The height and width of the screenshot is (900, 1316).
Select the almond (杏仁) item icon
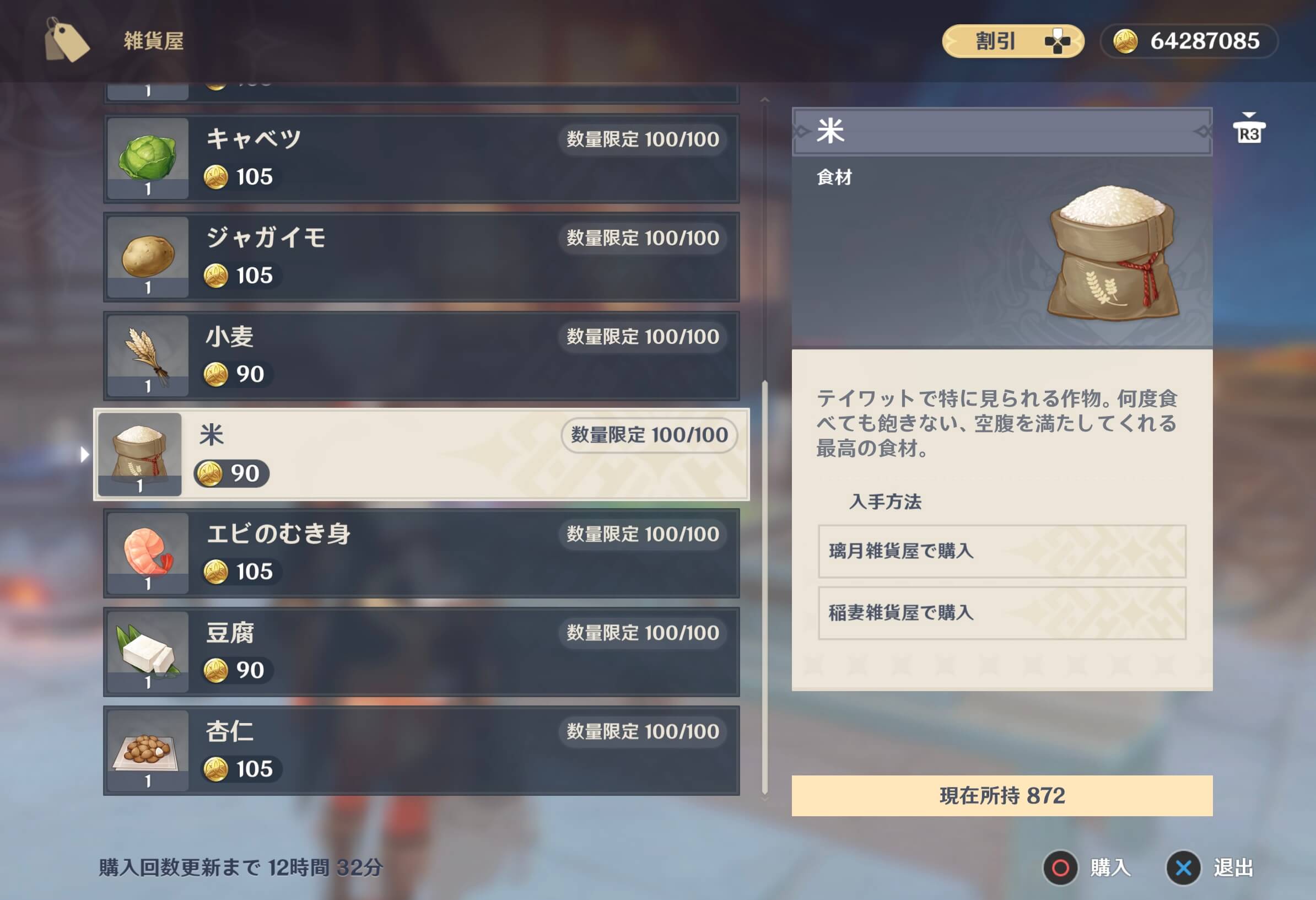[146, 751]
